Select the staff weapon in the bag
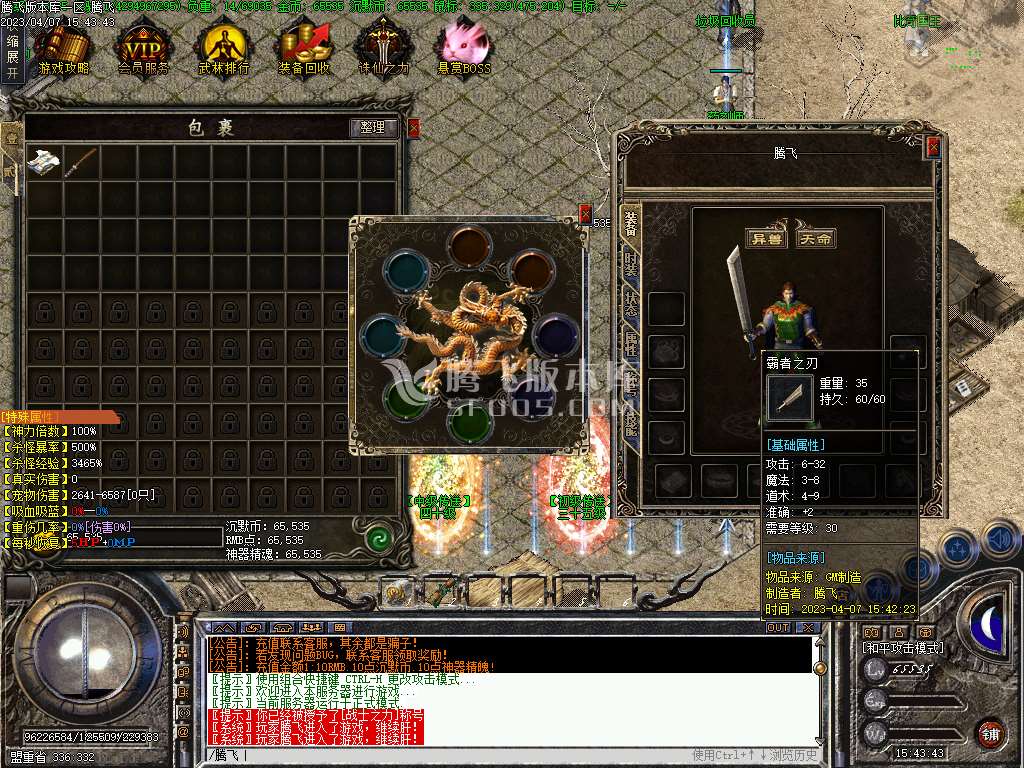Viewport: 1024px width, 768px height. pyautogui.click(x=81, y=163)
